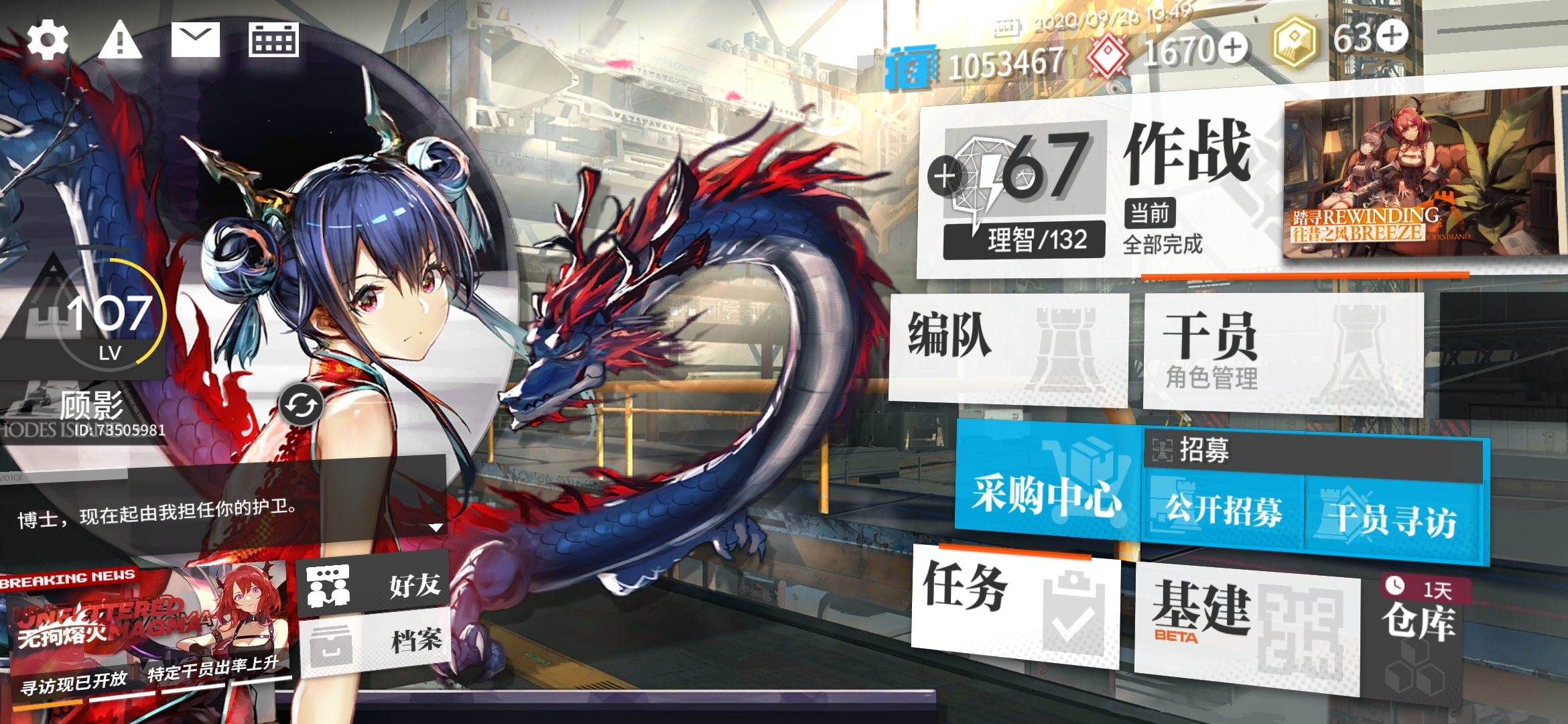Switch the displayed assistant with the swap icon

[301, 406]
